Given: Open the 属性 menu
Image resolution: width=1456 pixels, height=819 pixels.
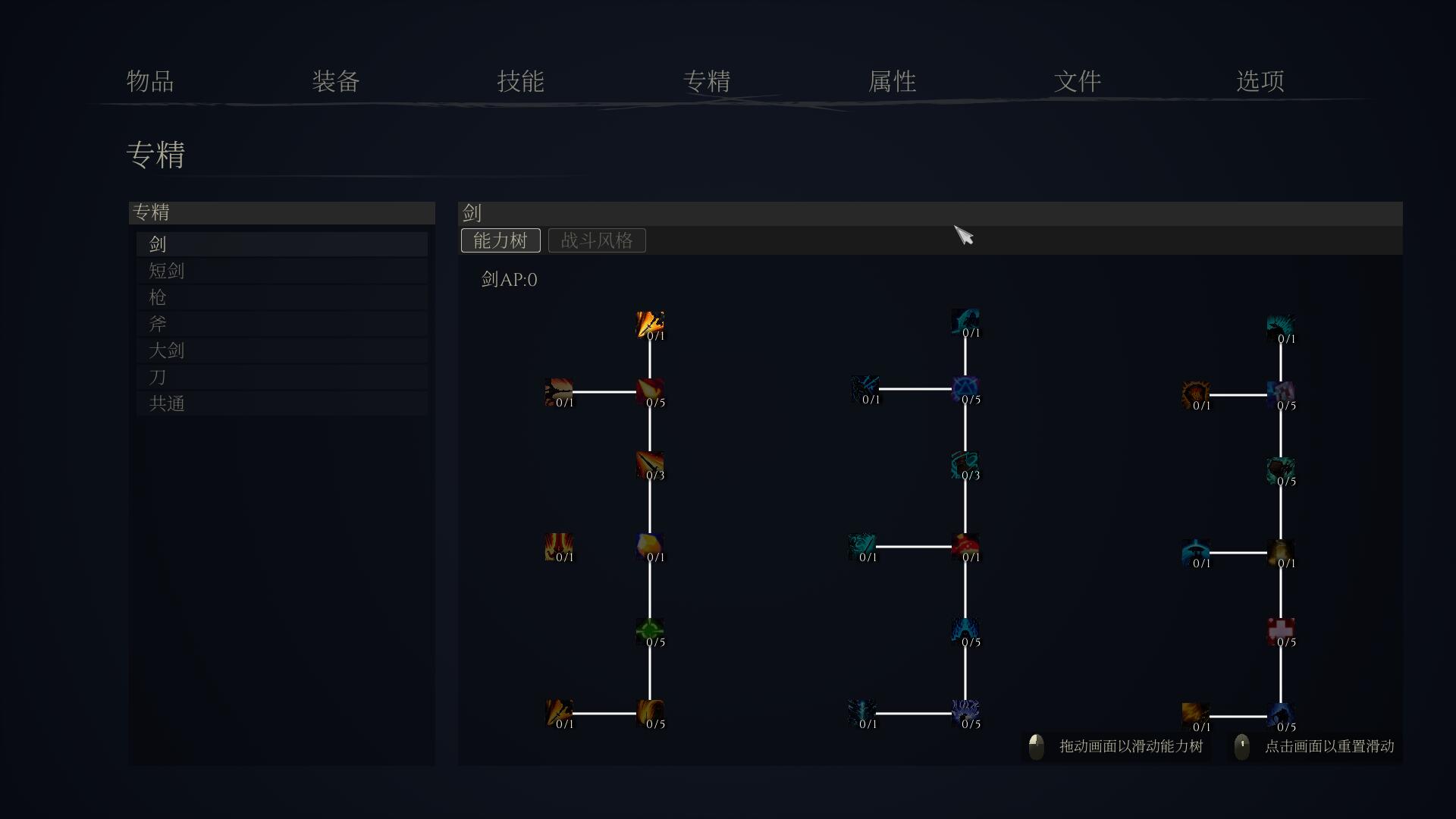Looking at the screenshot, I should [892, 82].
